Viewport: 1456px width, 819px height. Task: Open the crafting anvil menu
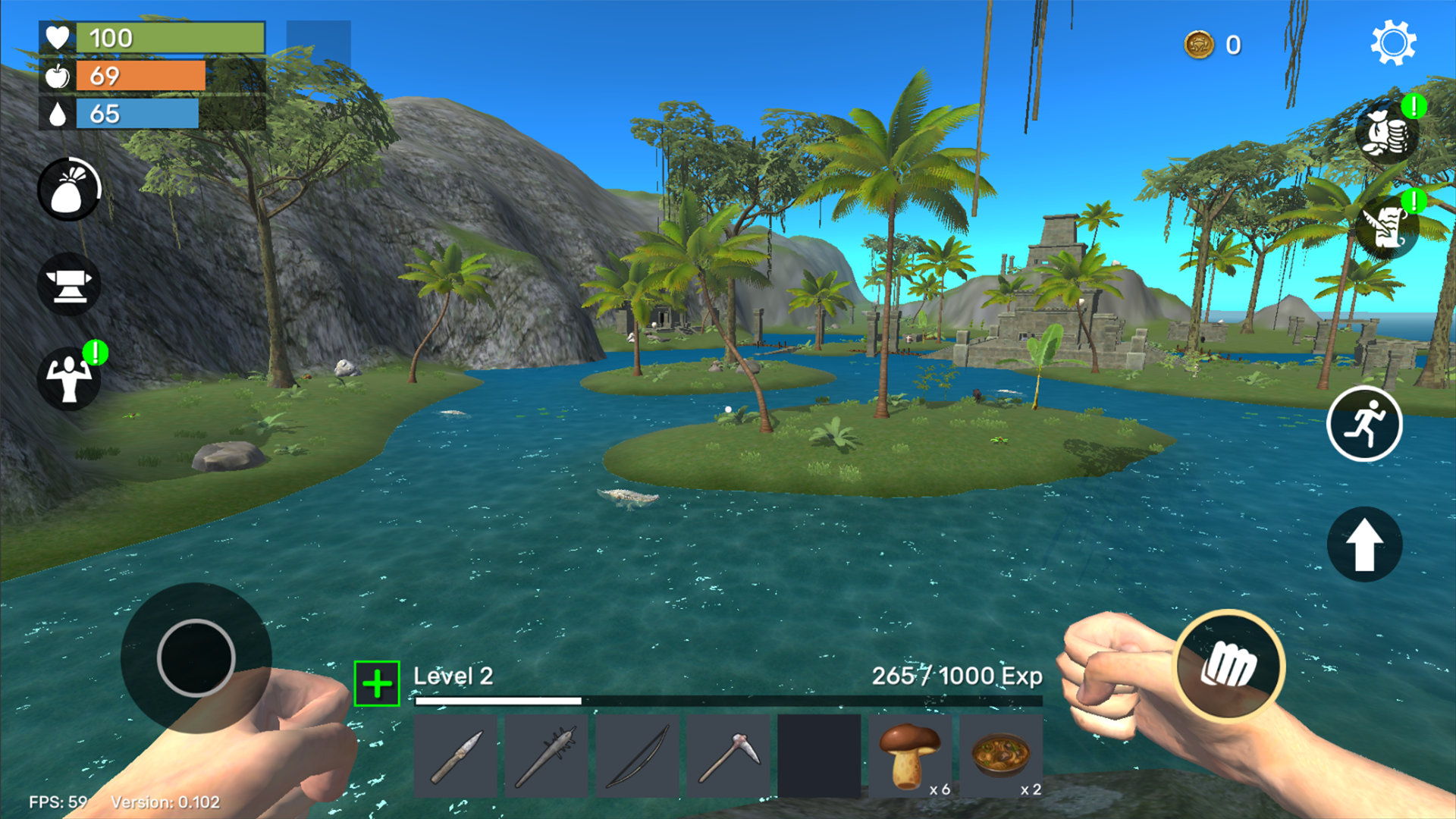tap(69, 284)
